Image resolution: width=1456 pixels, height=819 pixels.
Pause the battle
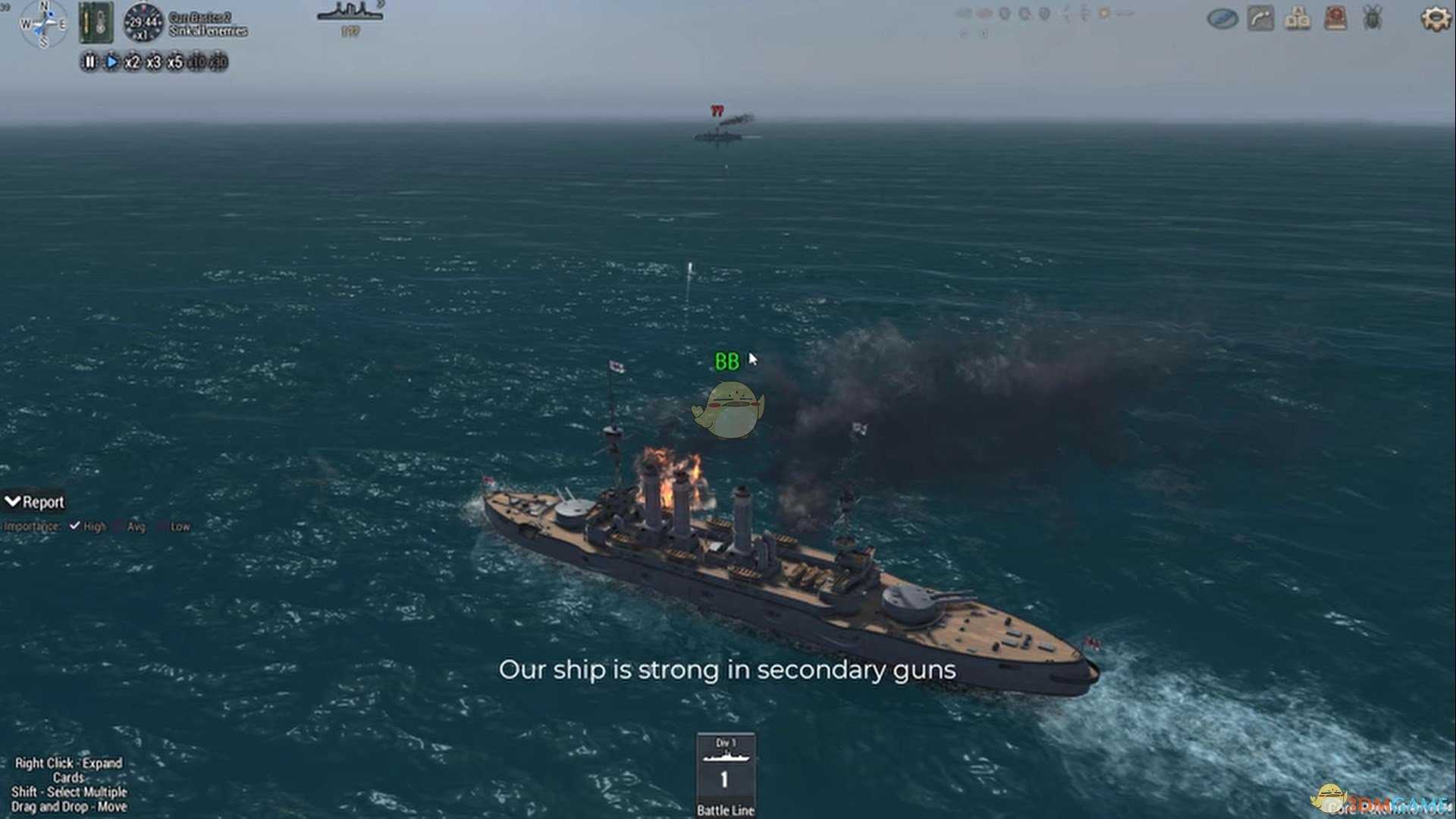[x=89, y=62]
